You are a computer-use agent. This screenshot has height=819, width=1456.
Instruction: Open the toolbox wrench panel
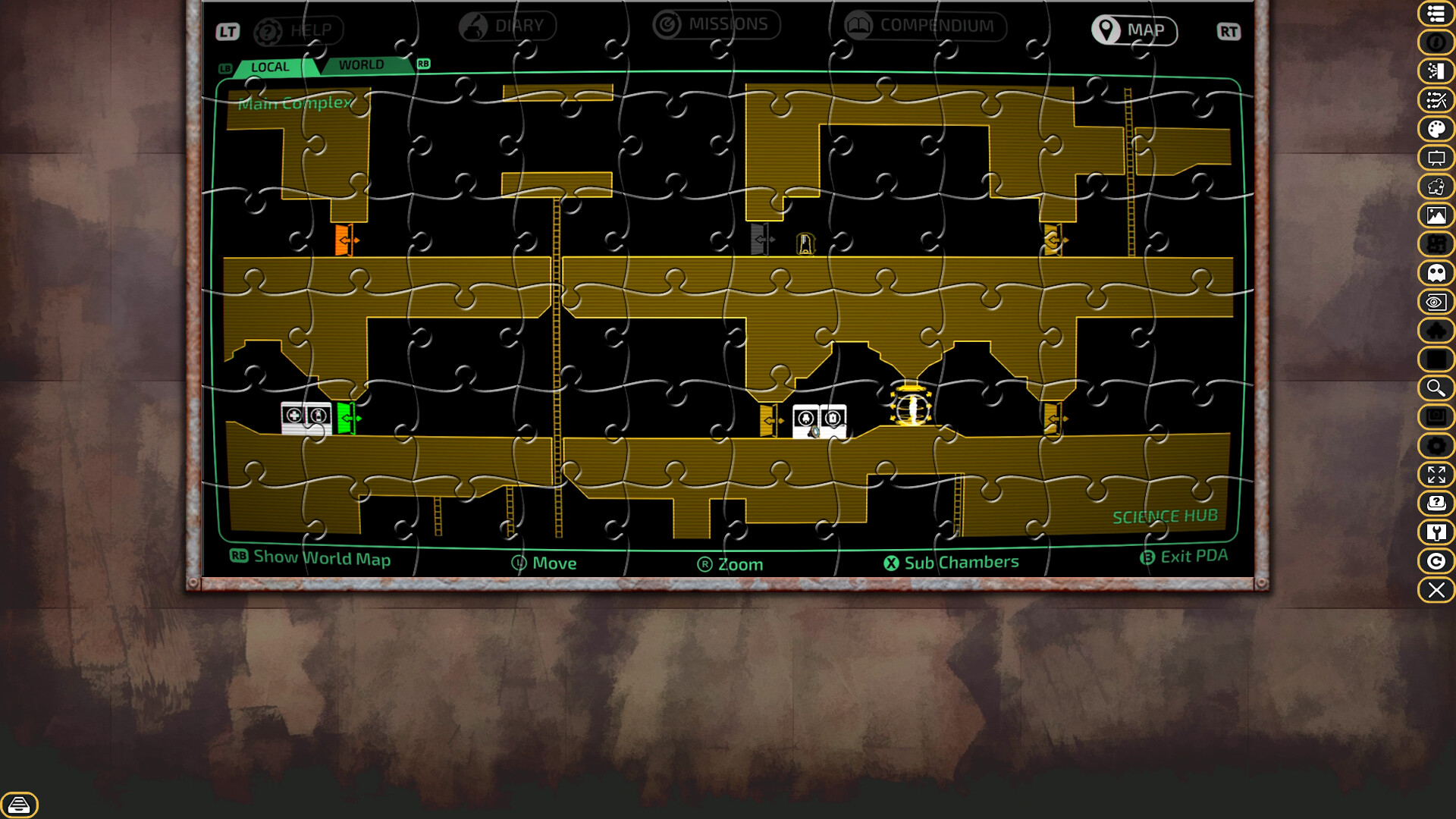[x=1436, y=532]
